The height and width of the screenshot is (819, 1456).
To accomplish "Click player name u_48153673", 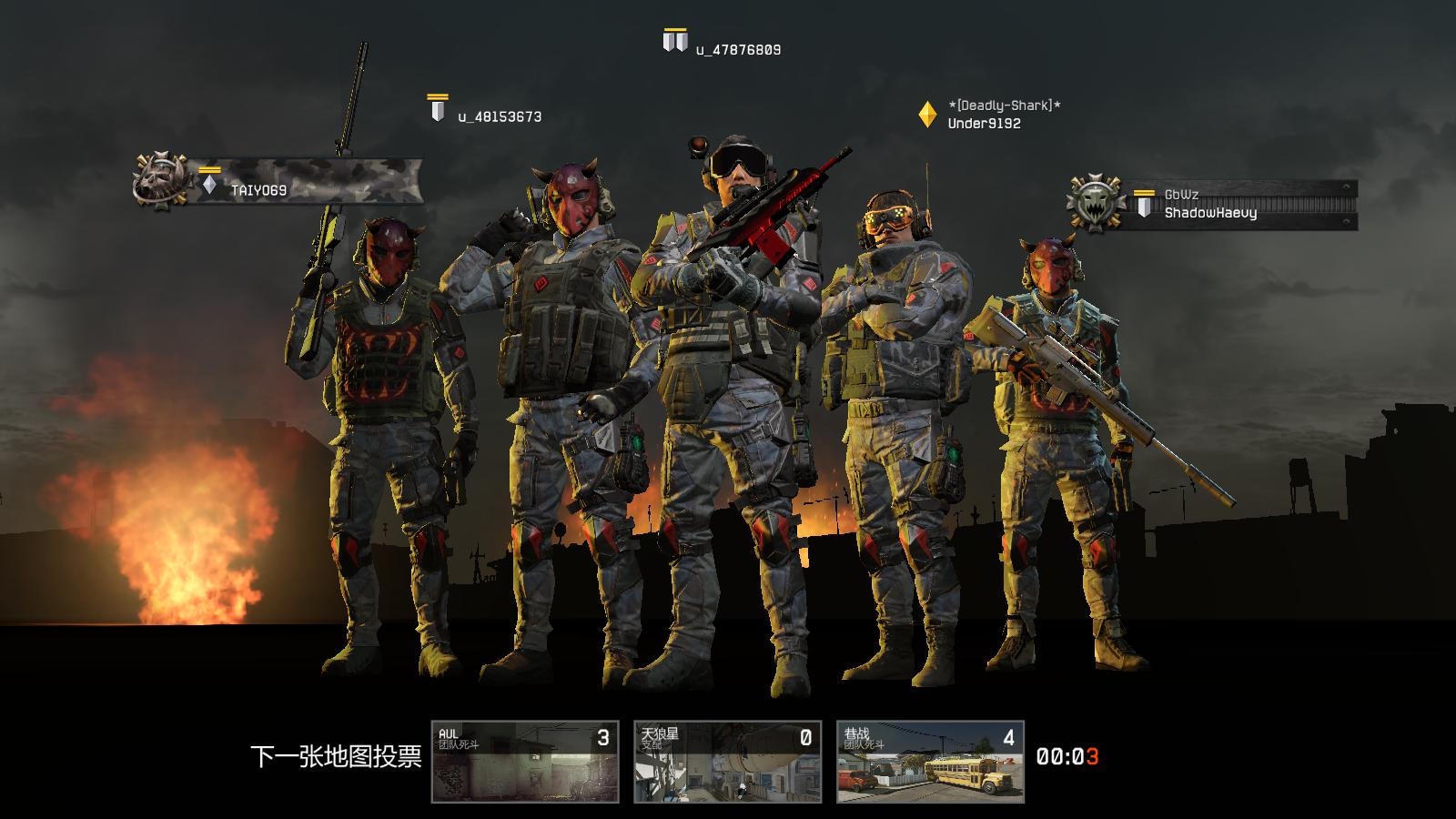I will click(x=500, y=116).
